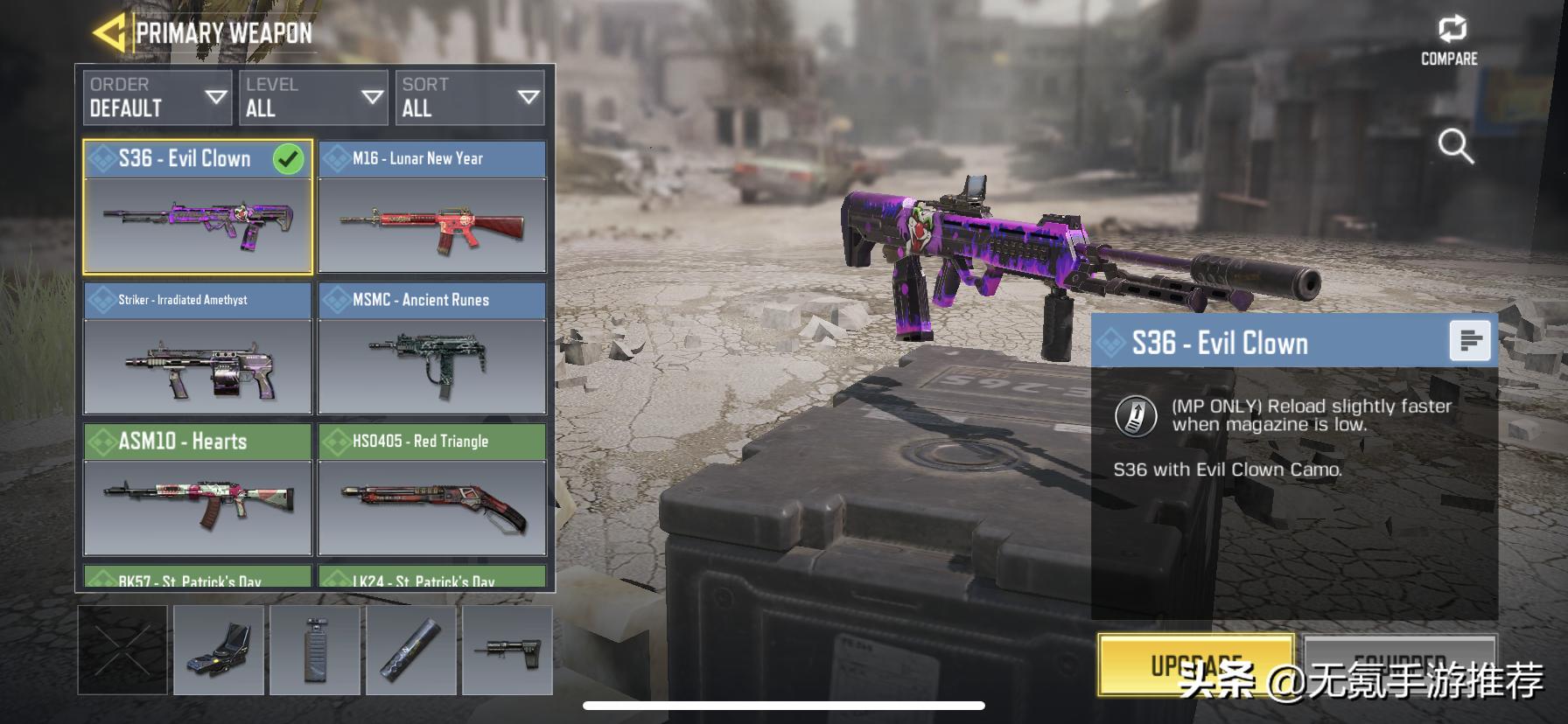Open weapon search magnifier
Screen dimensions: 1568x724
(x=1456, y=146)
